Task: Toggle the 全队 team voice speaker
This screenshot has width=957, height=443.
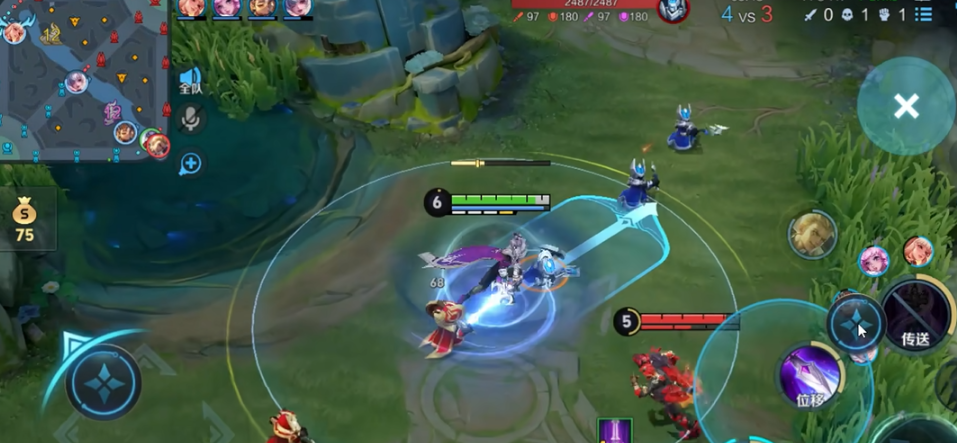Action: click(x=190, y=80)
